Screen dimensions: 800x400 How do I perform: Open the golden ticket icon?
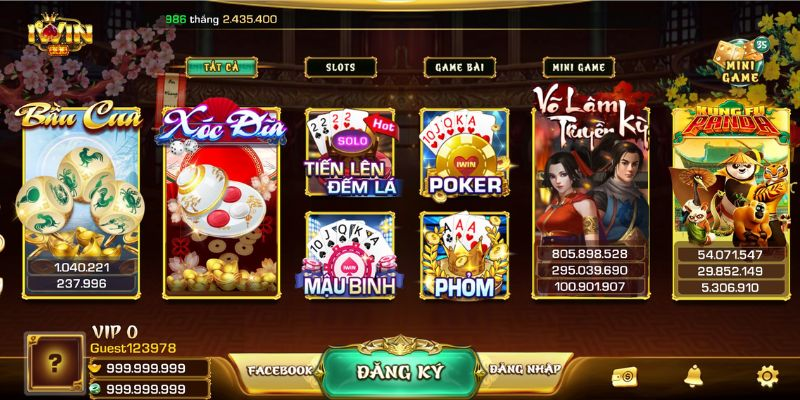pyautogui.click(x=624, y=377)
